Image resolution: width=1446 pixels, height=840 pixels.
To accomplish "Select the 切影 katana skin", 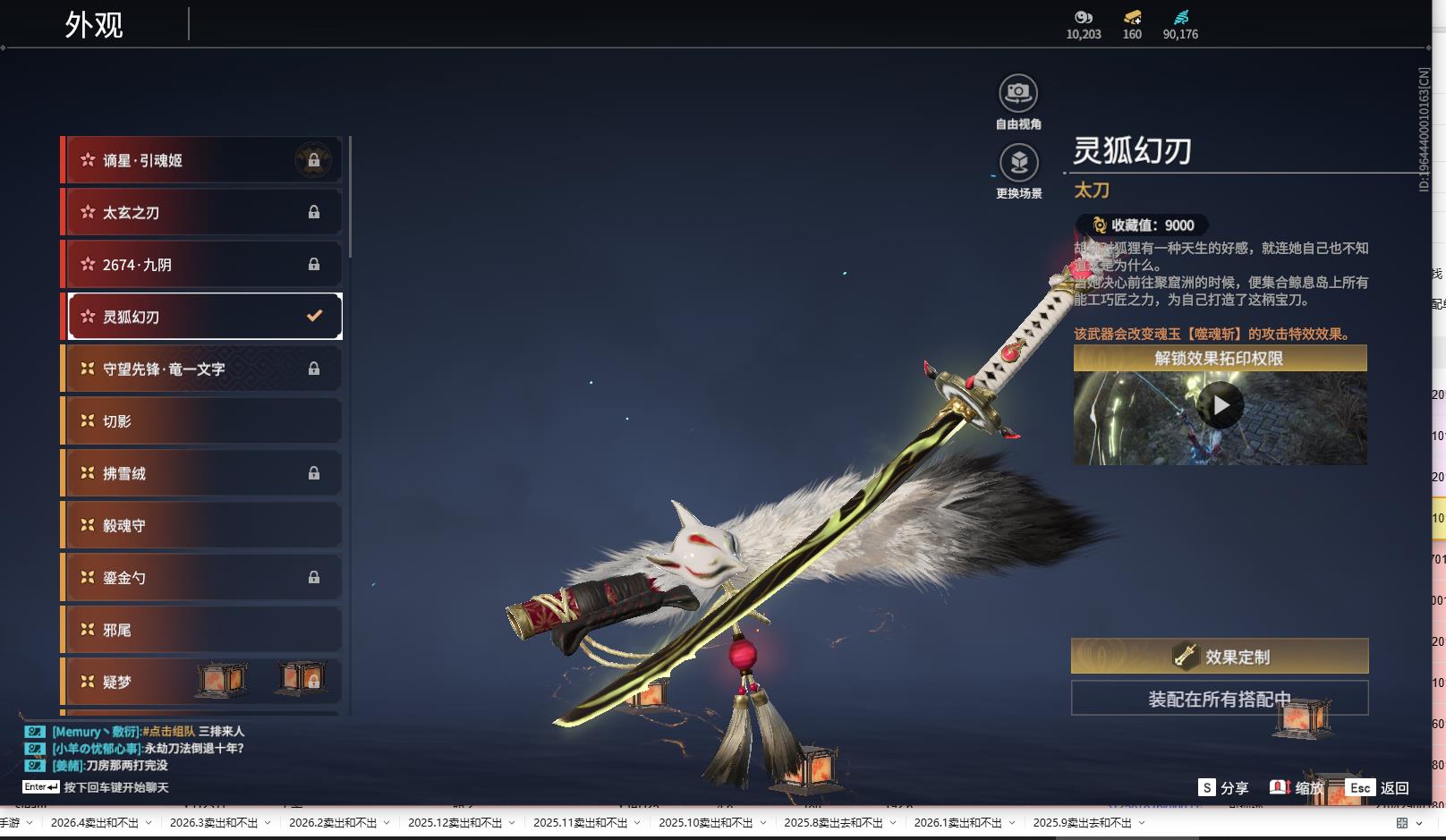I will point(202,420).
